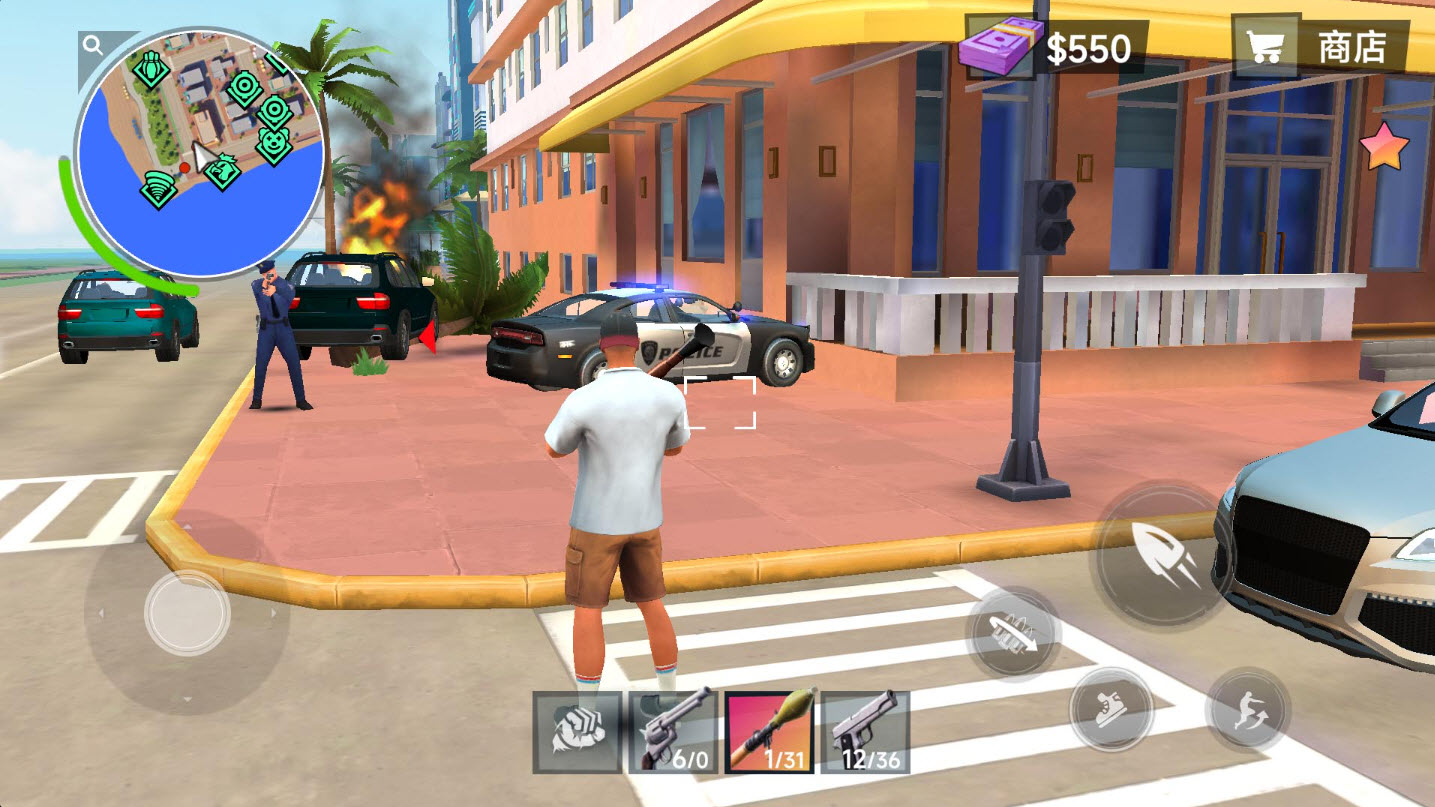This screenshot has width=1435, height=807.
Task: Equip the pistol weapon slot
Action: (x=864, y=732)
